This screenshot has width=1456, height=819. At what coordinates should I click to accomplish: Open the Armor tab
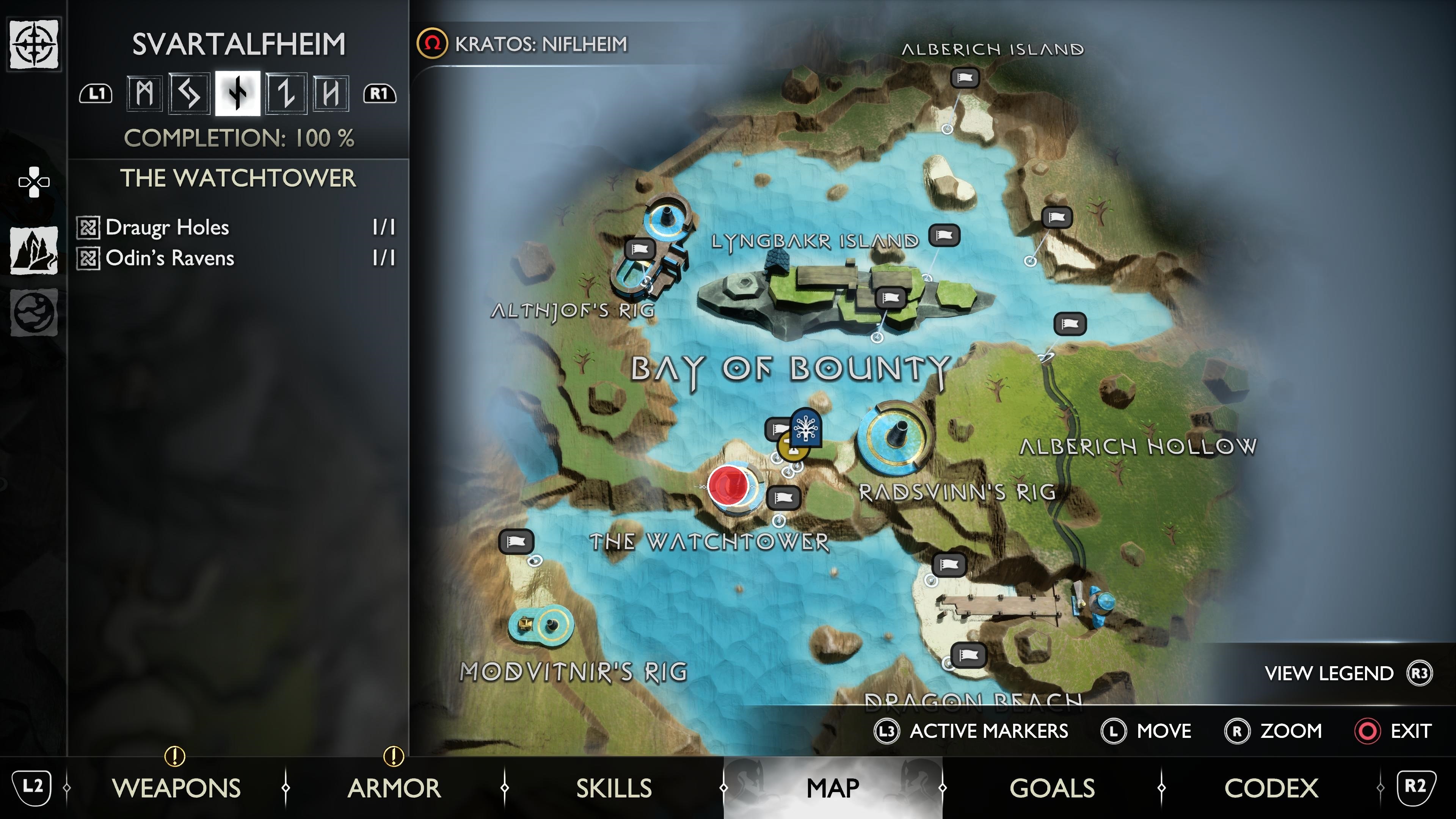(394, 788)
